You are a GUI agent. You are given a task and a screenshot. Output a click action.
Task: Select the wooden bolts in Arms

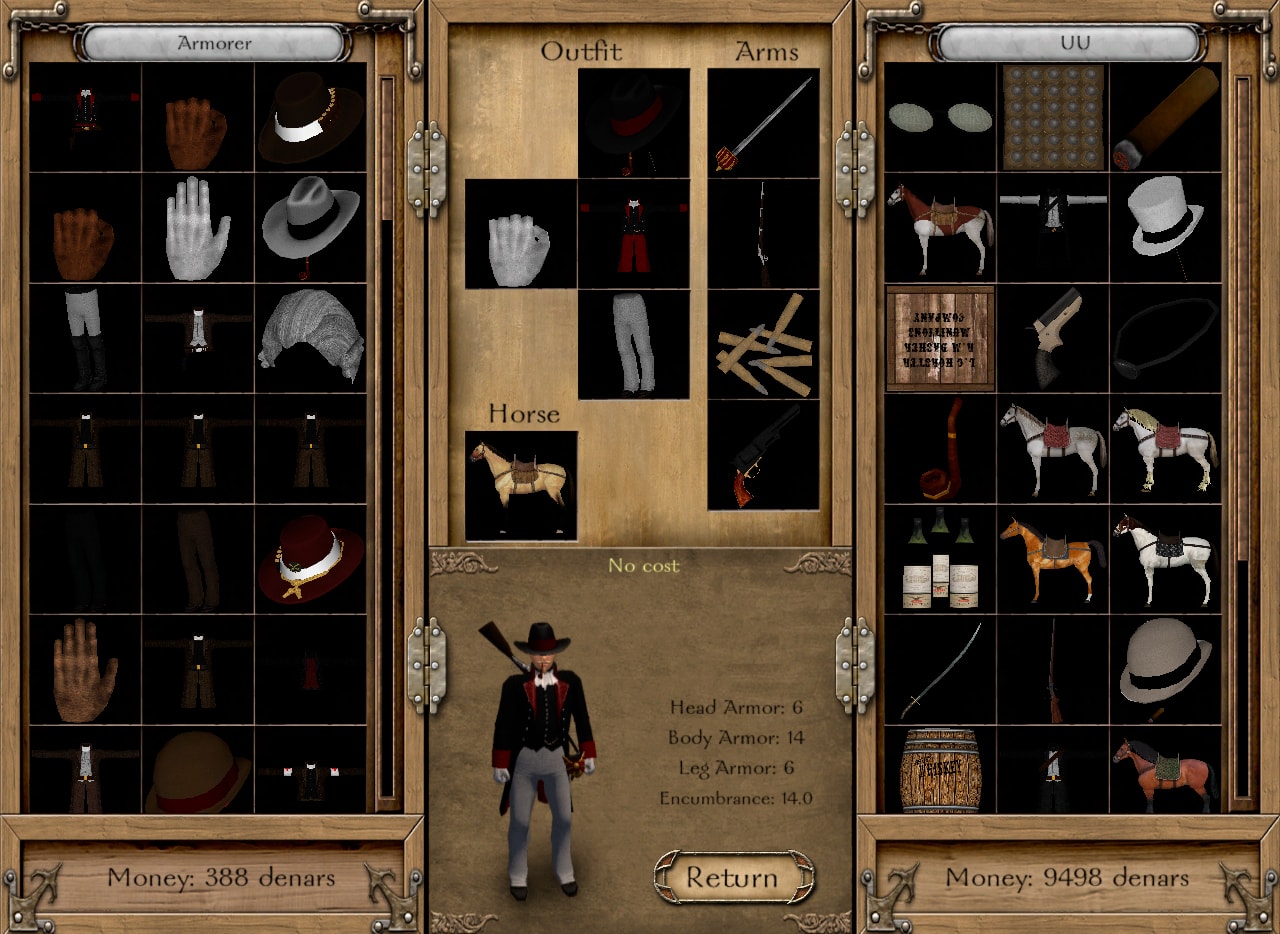pos(763,345)
